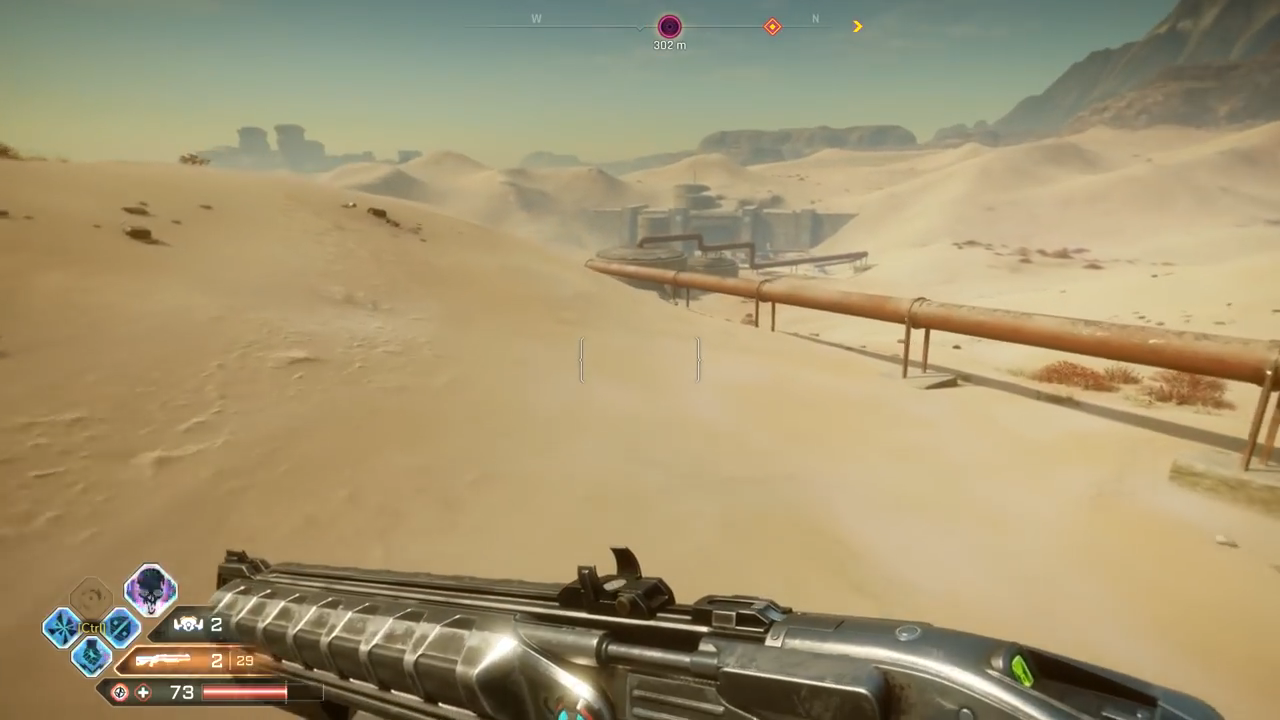Click the round crosshair icon beside health
The height and width of the screenshot is (720, 1280).
[x=120, y=692]
